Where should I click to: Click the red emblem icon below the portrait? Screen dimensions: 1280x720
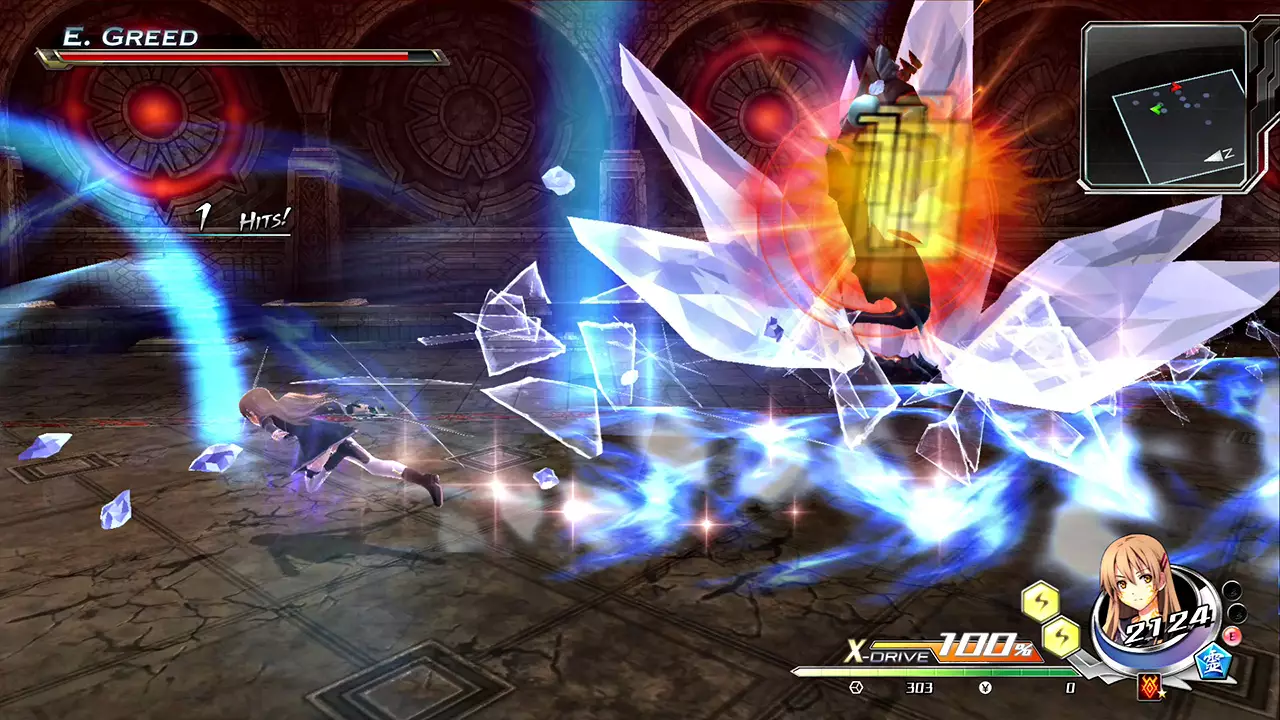(x=1150, y=688)
